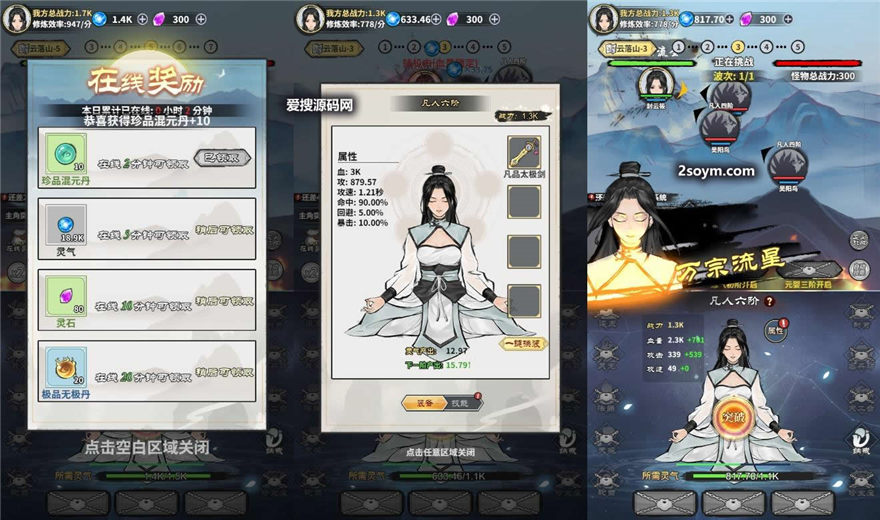Dismiss the character panel via 点击任意区域关闭
Screen dimensions: 880x520
coord(439,452)
